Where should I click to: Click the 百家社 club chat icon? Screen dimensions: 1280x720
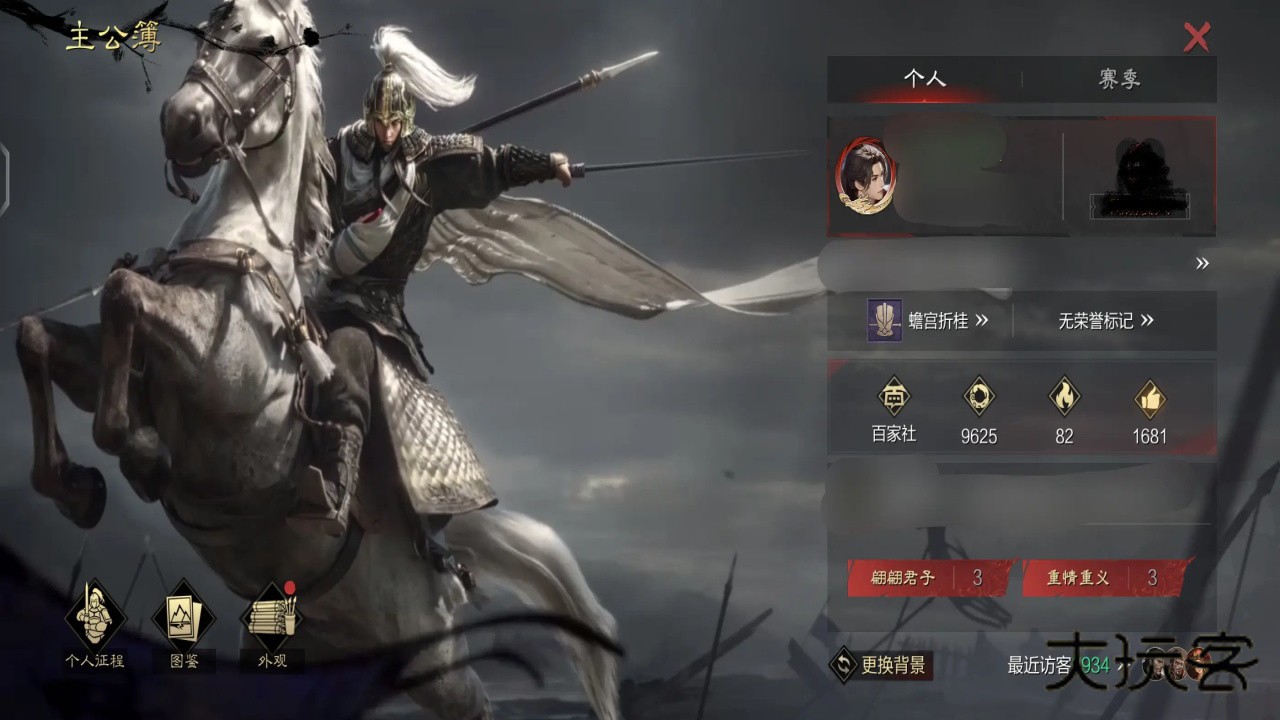tap(893, 398)
